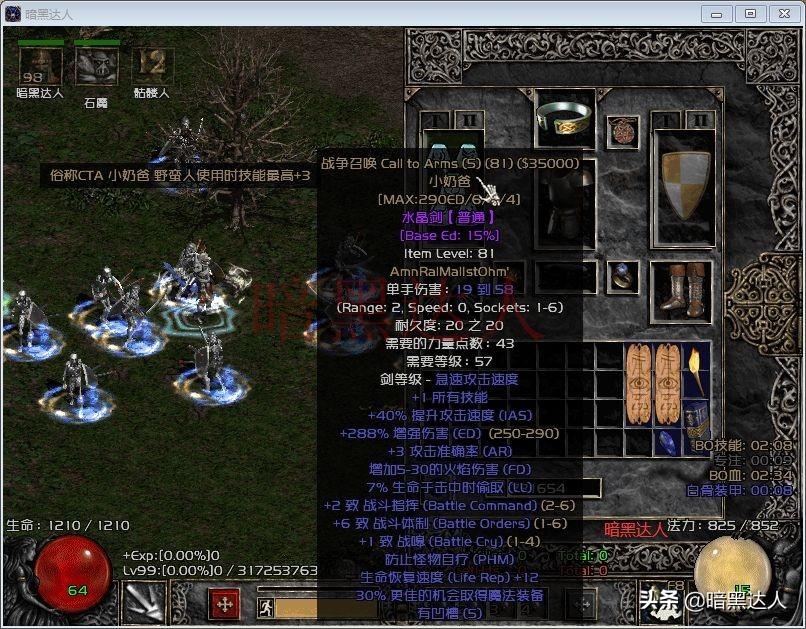
Task: Click the 骷髅人 skeleton summon icon
Action: (x=151, y=66)
